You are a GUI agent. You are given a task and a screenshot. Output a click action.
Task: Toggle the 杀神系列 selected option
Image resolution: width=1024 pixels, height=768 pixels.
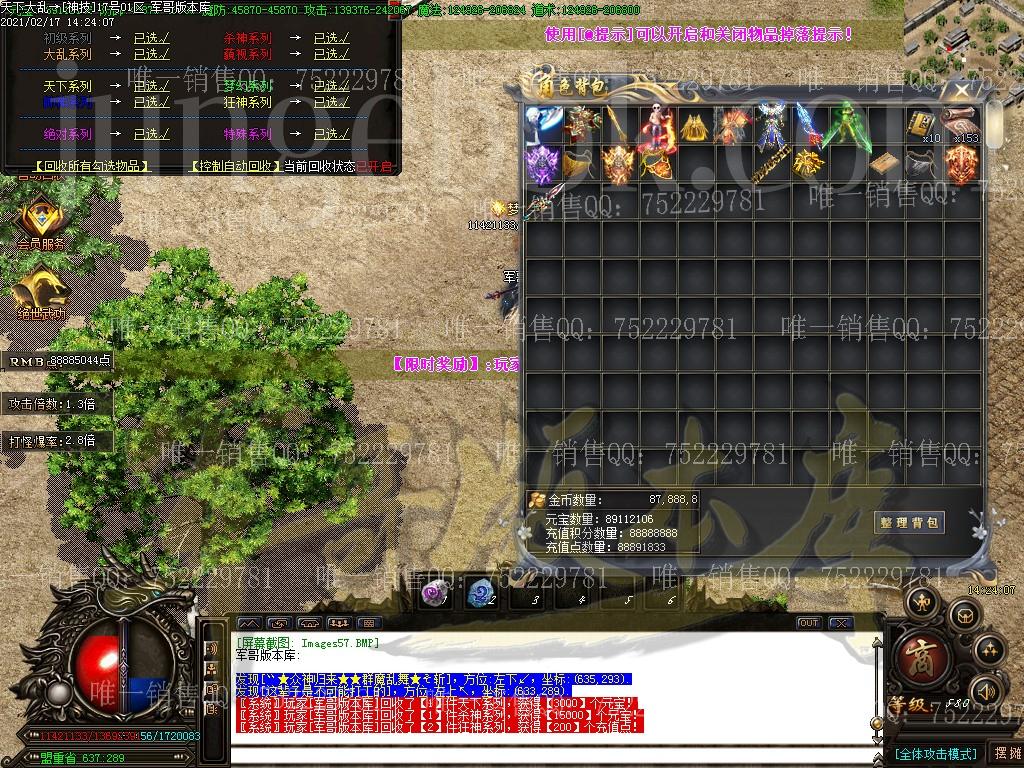click(x=331, y=39)
